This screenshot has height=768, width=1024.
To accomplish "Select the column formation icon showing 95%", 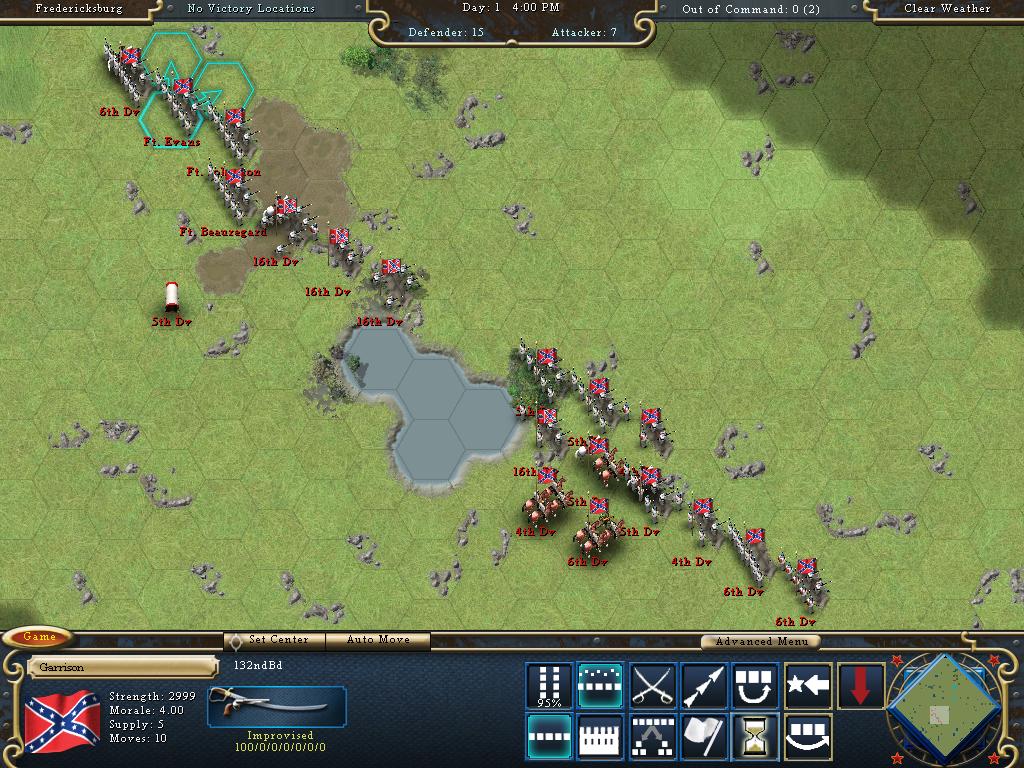I will pos(549,686).
